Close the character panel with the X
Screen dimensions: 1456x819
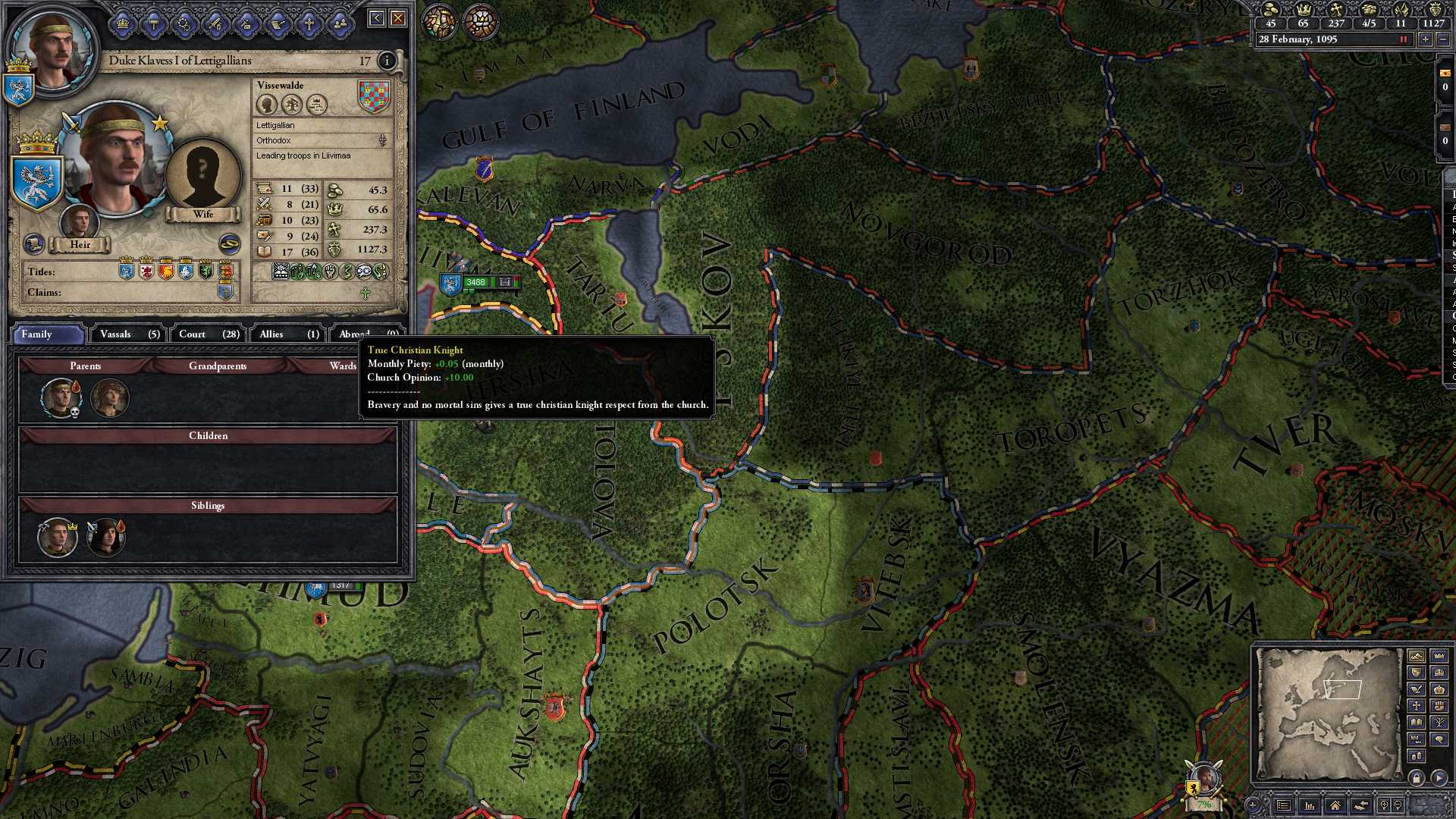(398, 18)
